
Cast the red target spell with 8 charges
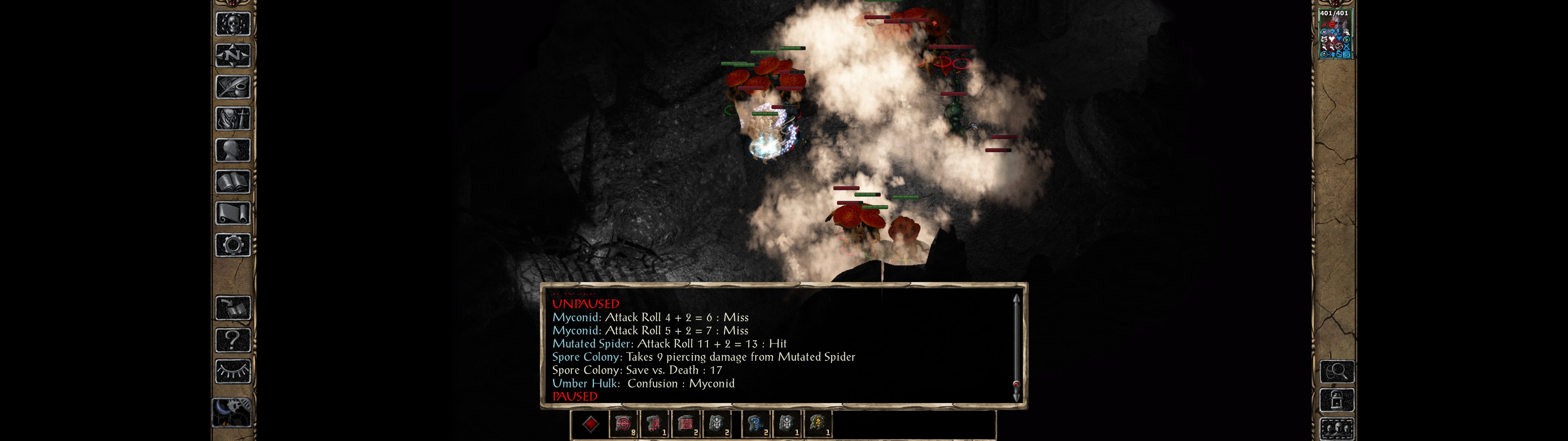coord(623,424)
